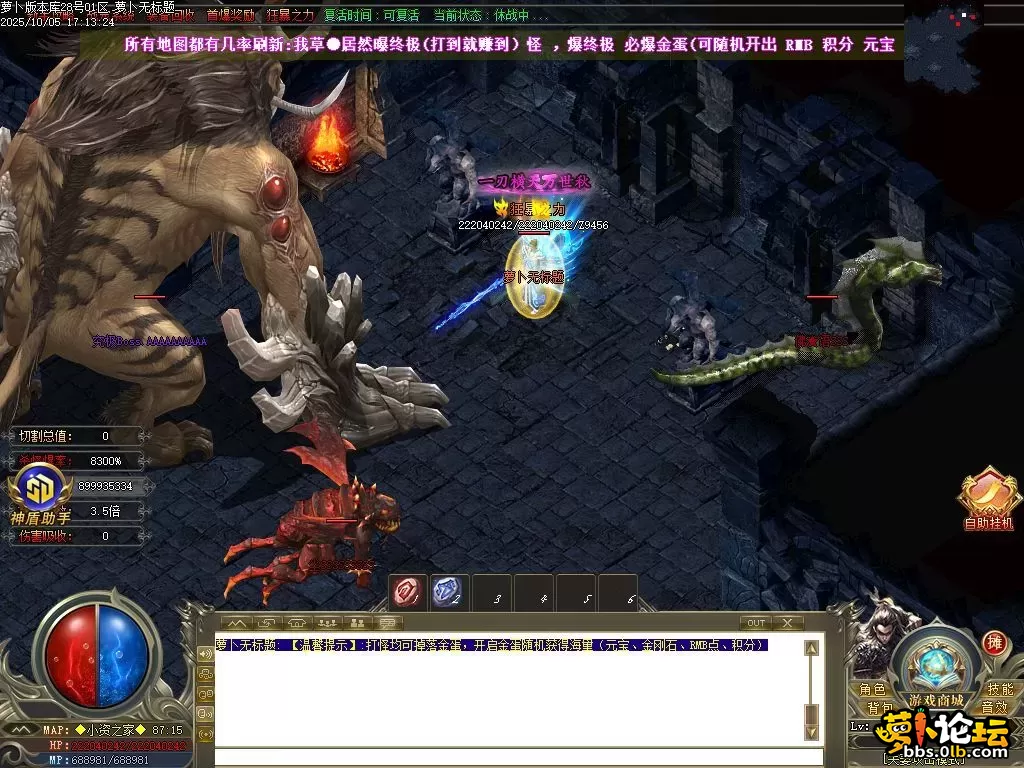Select the first chat channel tab

pos(239,623)
